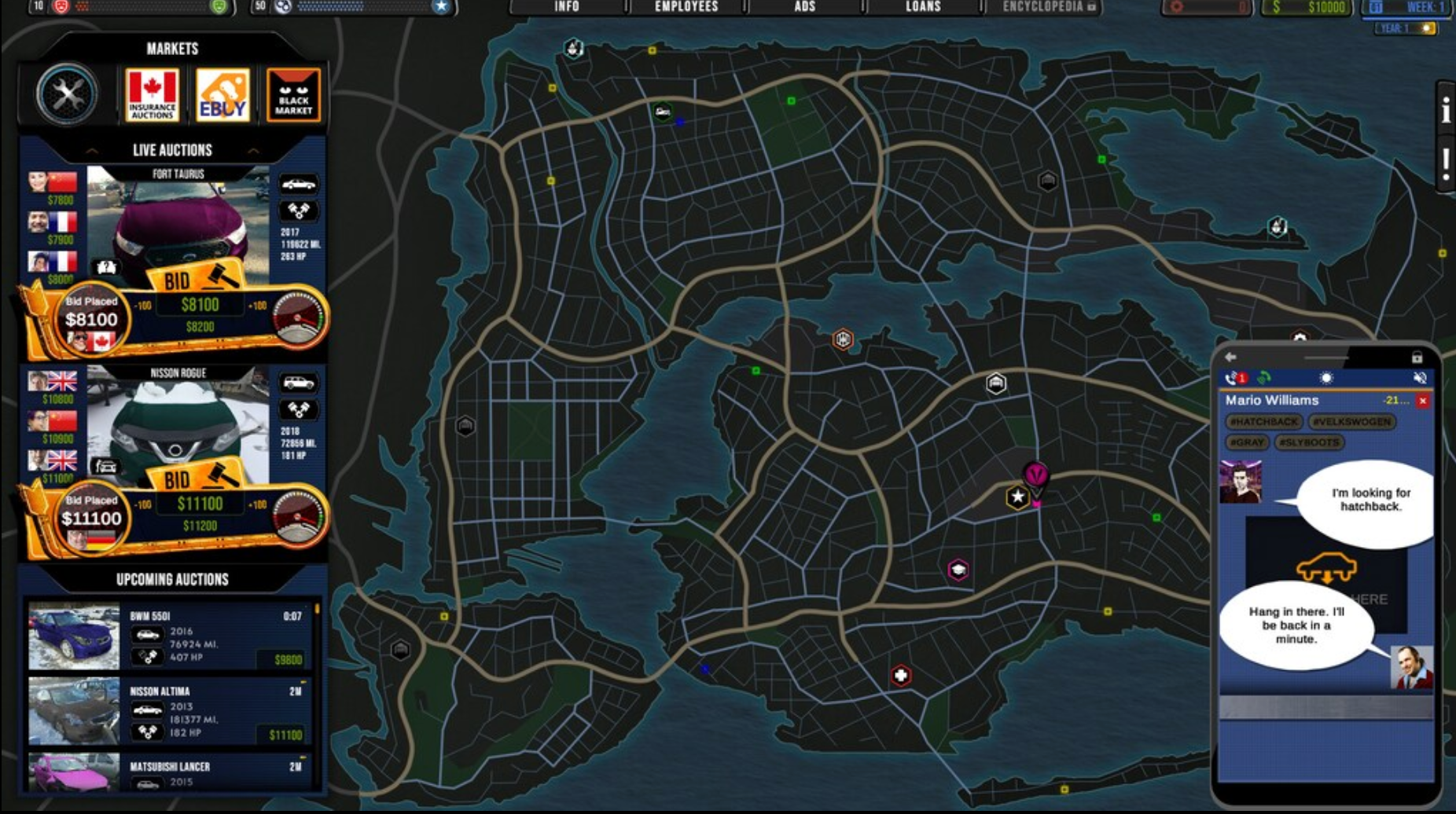This screenshot has width=1456, height=814.
Task: Increase Fort Taurus bid by 100
Action: [258, 306]
